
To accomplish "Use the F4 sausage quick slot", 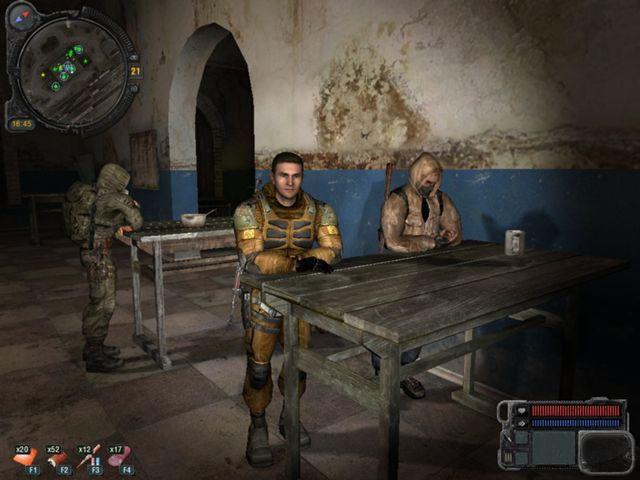I will pos(121,458).
